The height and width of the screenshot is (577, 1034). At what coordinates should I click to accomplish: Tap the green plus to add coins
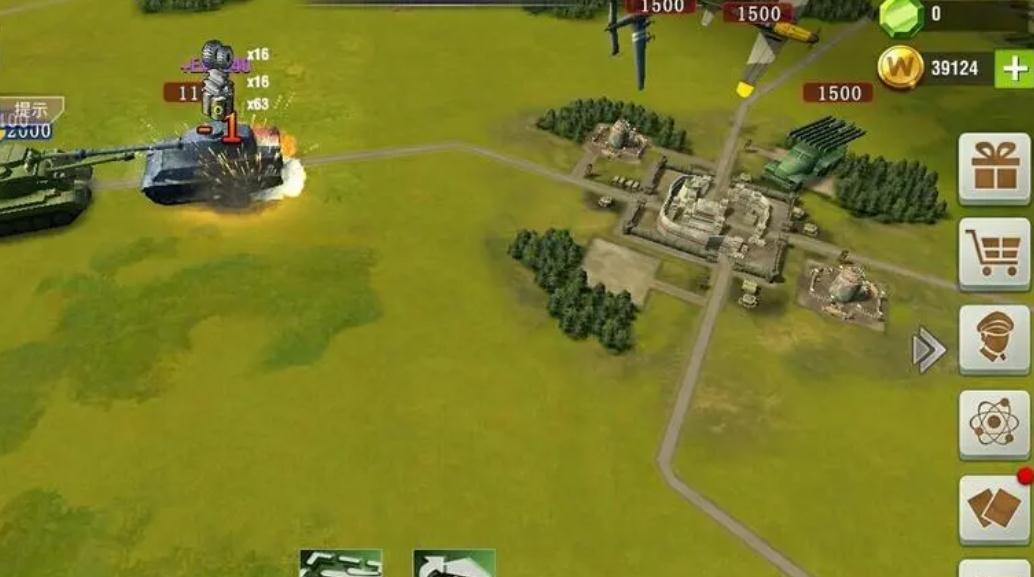click(1014, 69)
